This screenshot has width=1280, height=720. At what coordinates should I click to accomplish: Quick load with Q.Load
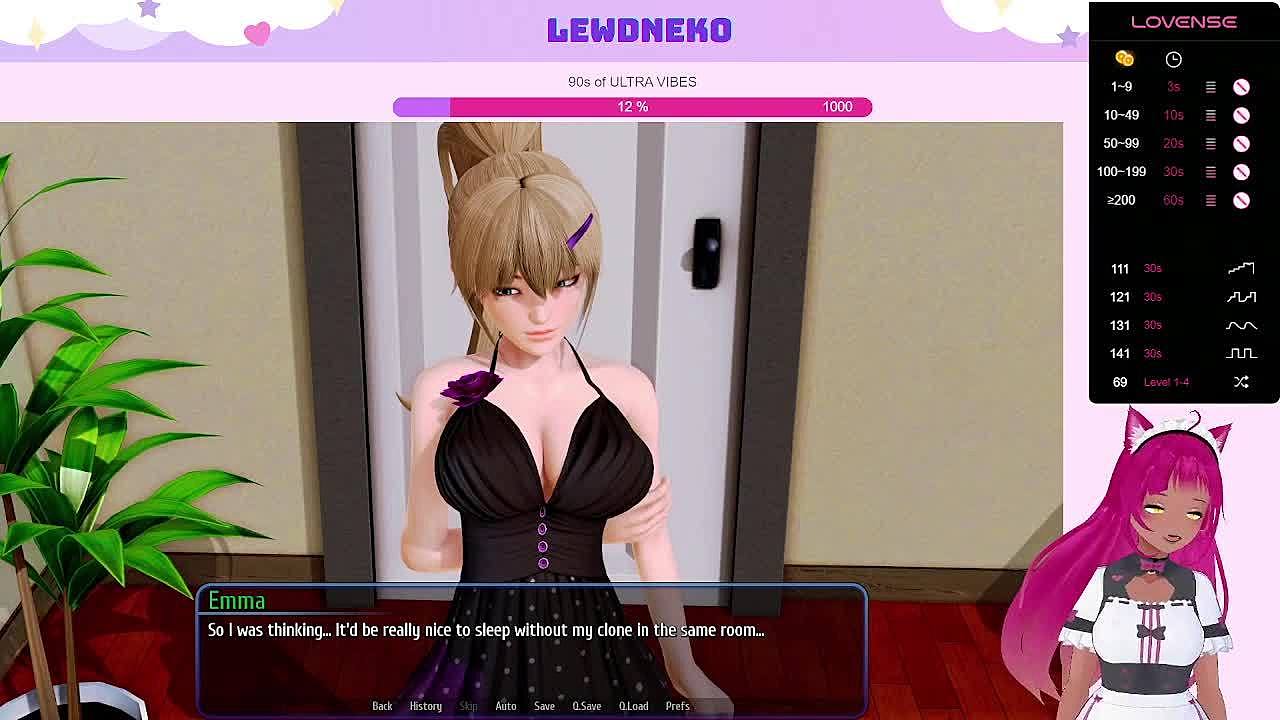(x=633, y=706)
